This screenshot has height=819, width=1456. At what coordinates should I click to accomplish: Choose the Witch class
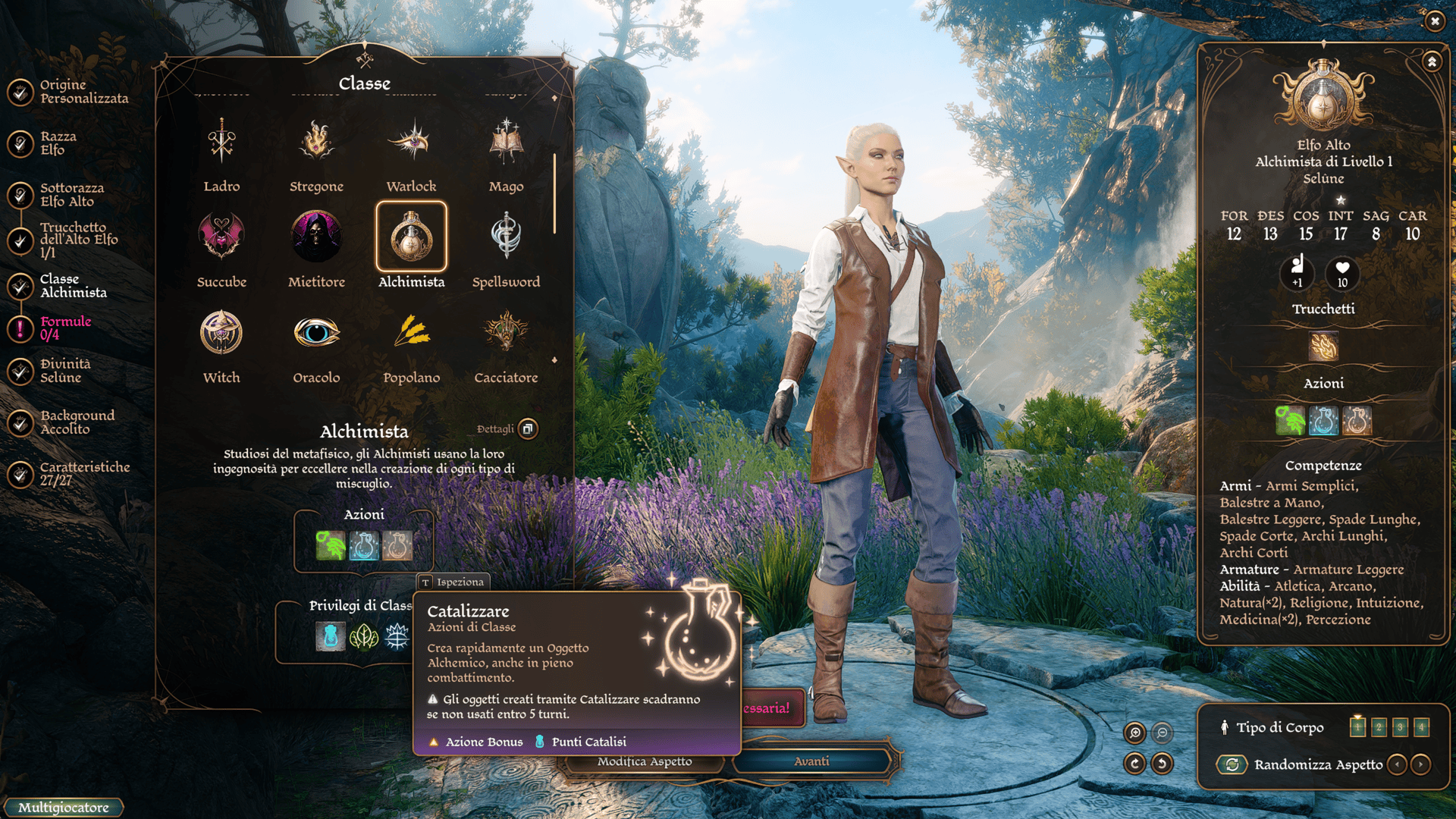[x=221, y=332]
